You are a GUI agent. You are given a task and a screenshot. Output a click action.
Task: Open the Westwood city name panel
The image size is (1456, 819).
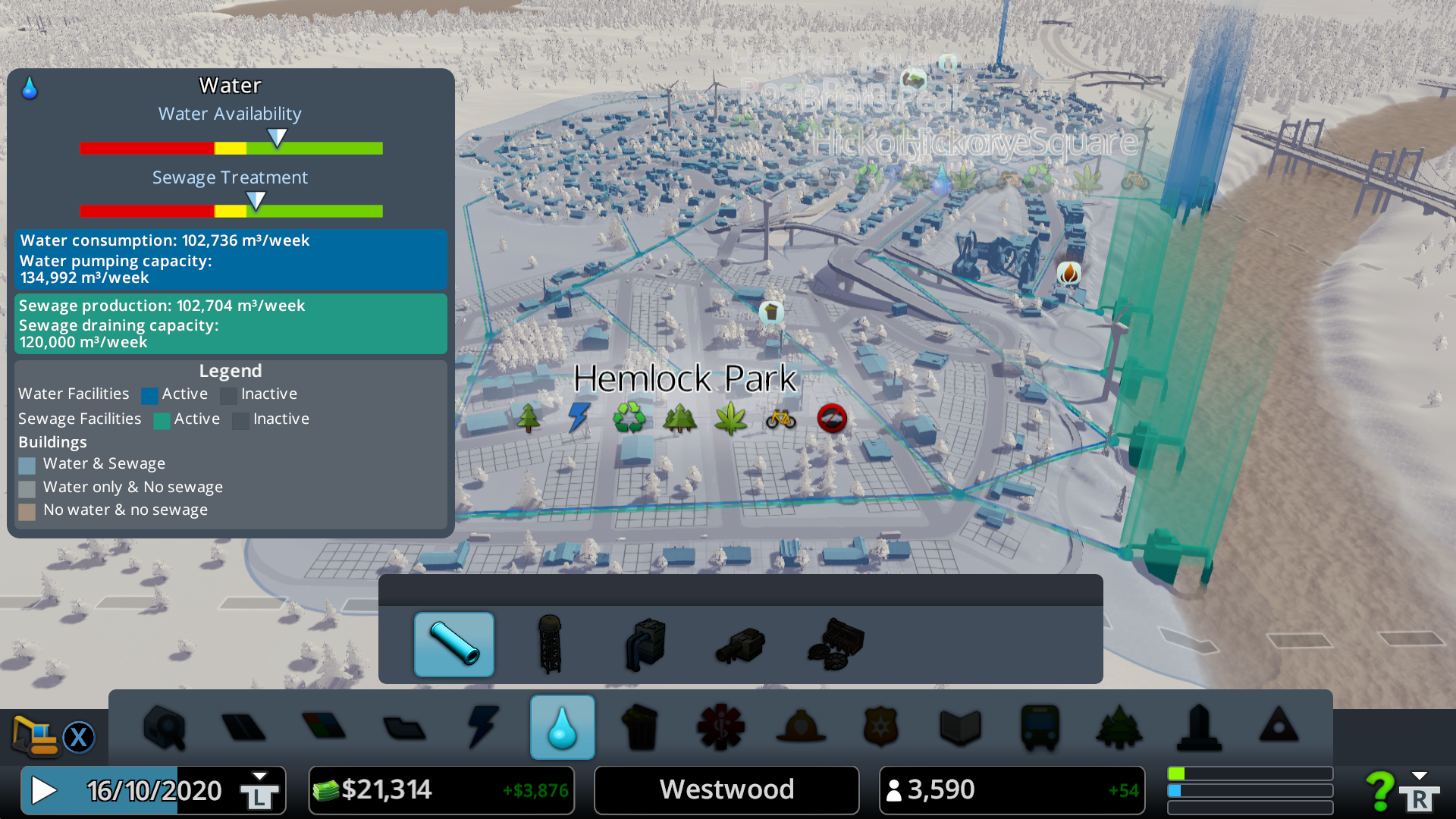tap(726, 790)
